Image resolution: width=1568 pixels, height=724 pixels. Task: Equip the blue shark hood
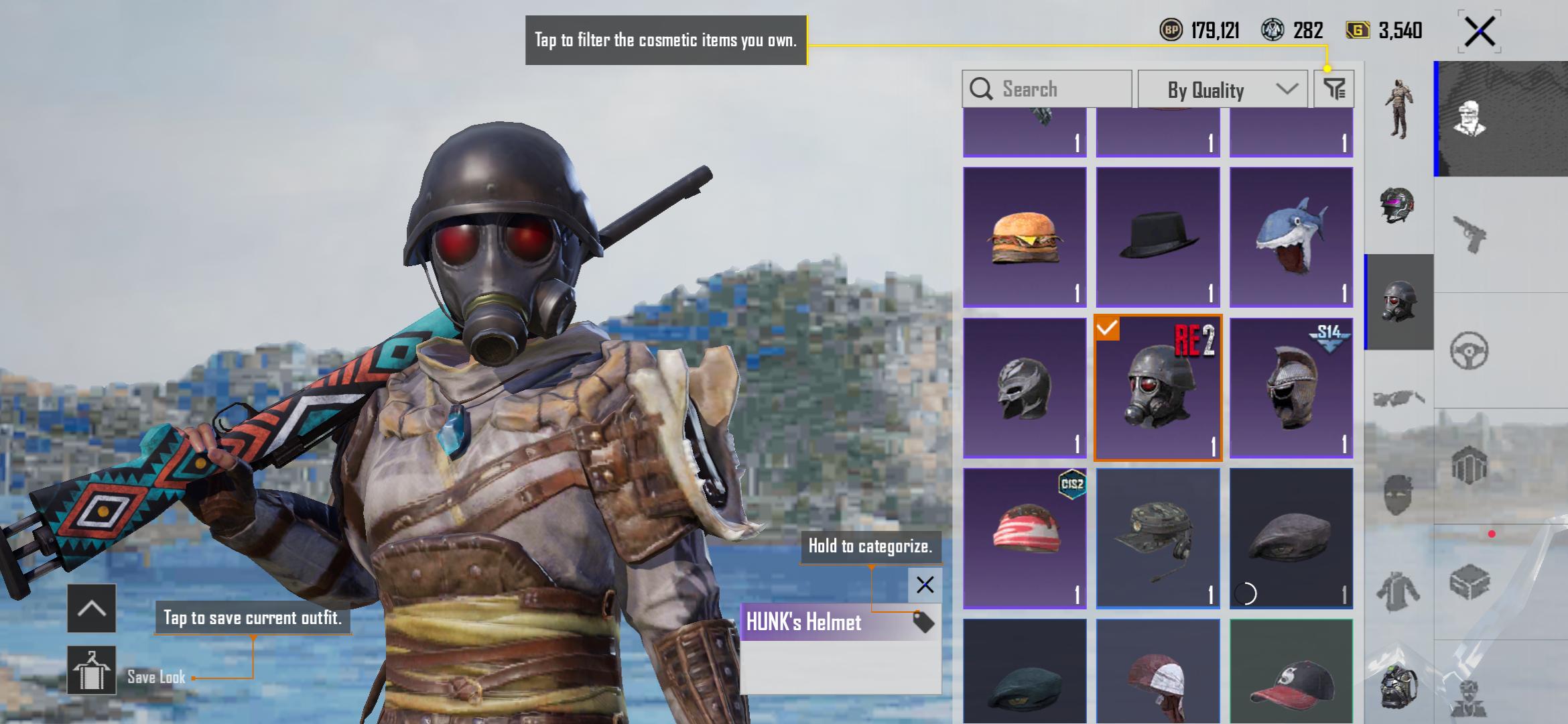pyautogui.click(x=1291, y=237)
